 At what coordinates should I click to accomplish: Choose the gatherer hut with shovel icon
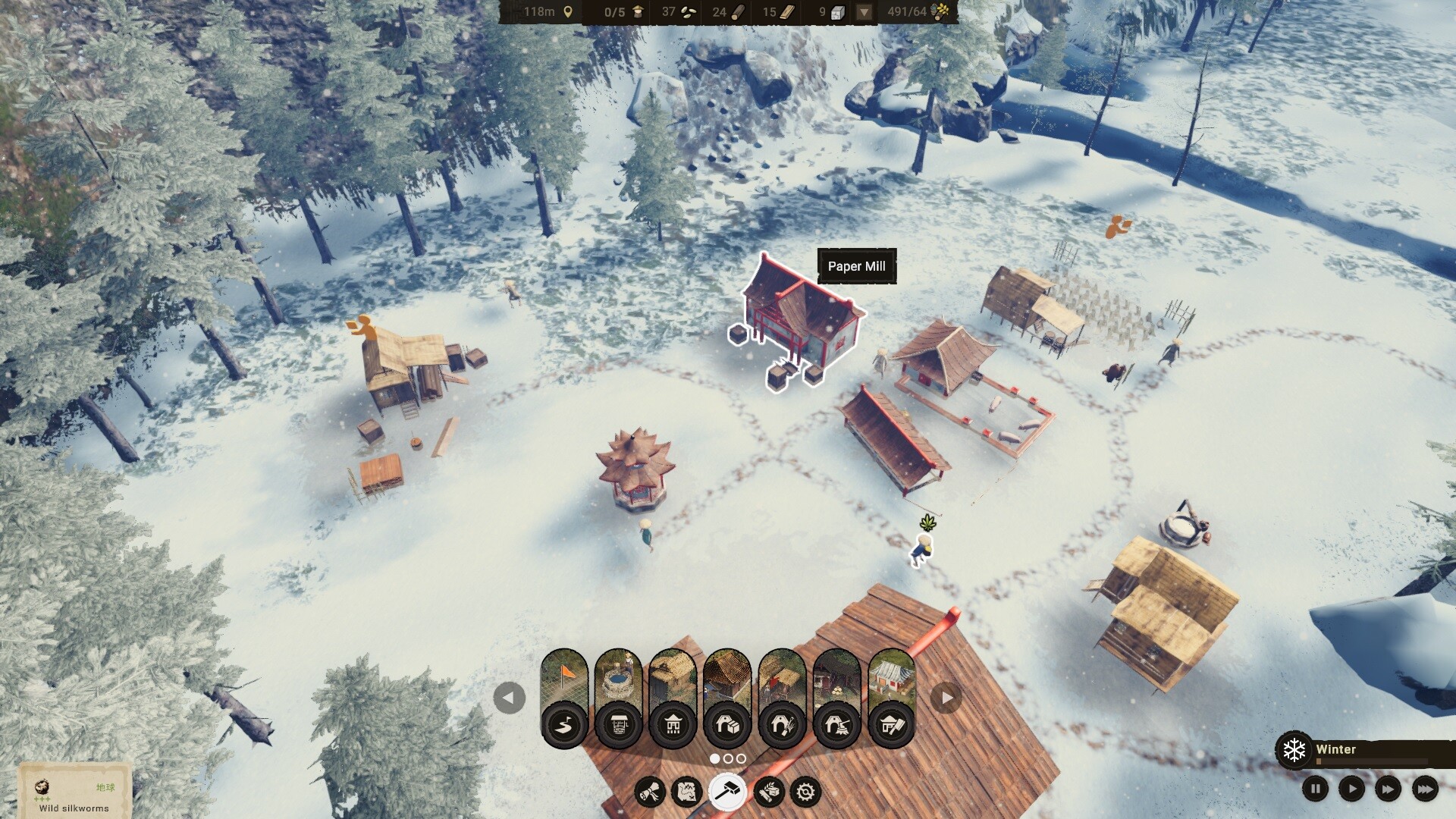tap(783, 698)
